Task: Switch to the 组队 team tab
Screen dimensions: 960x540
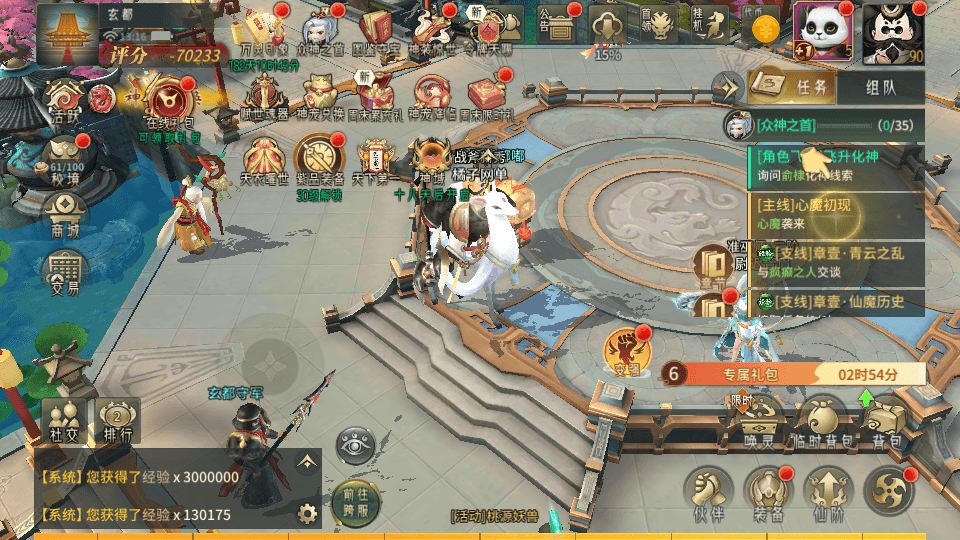Action: point(881,88)
